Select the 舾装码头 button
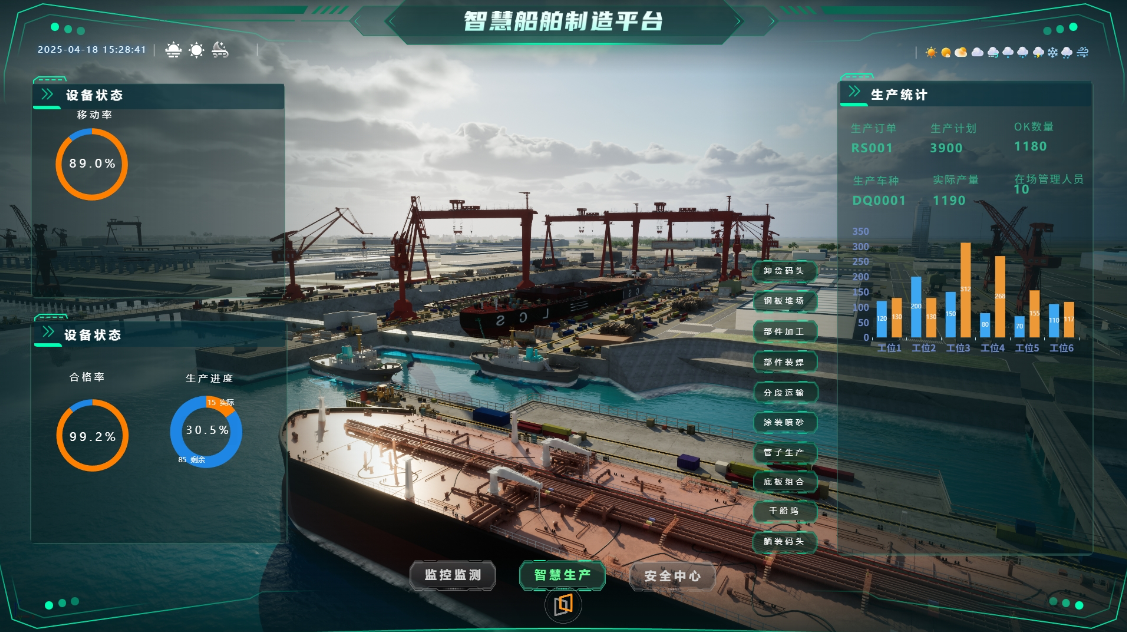Viewport: 1127px width, 632px height. (x=784, y=542)
